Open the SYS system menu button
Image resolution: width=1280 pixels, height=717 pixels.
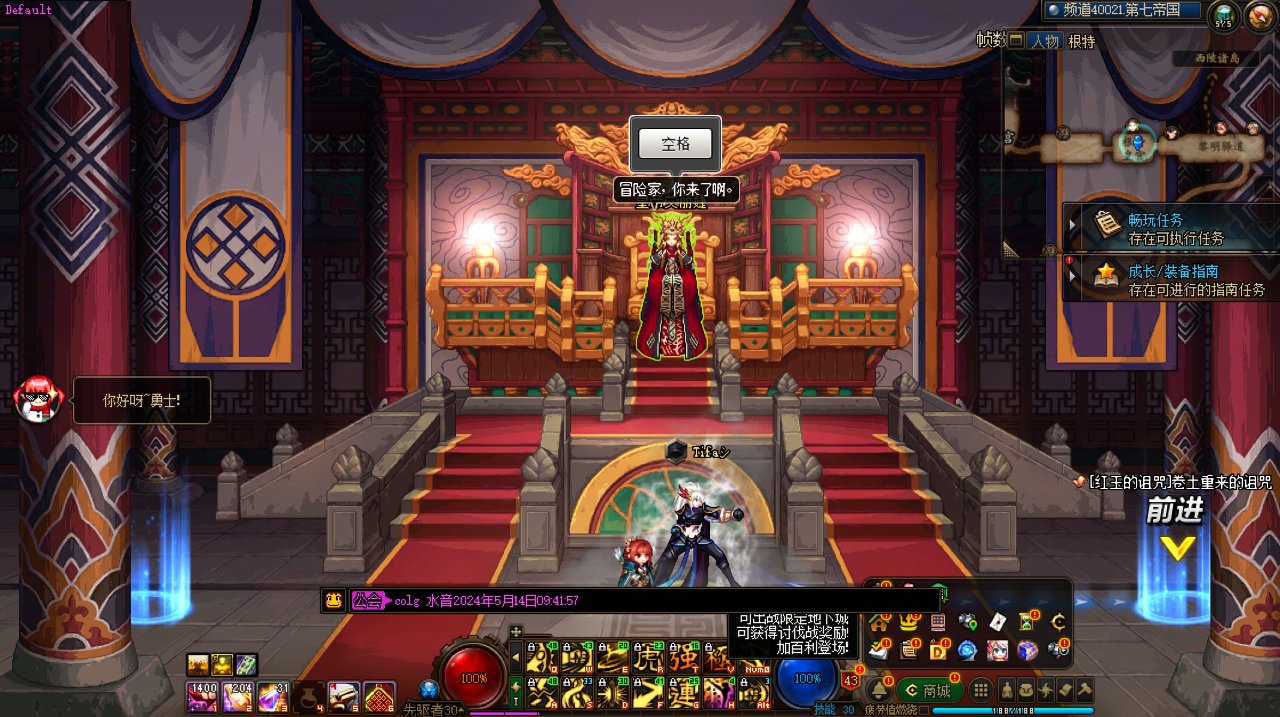[x=1223, y=16]
